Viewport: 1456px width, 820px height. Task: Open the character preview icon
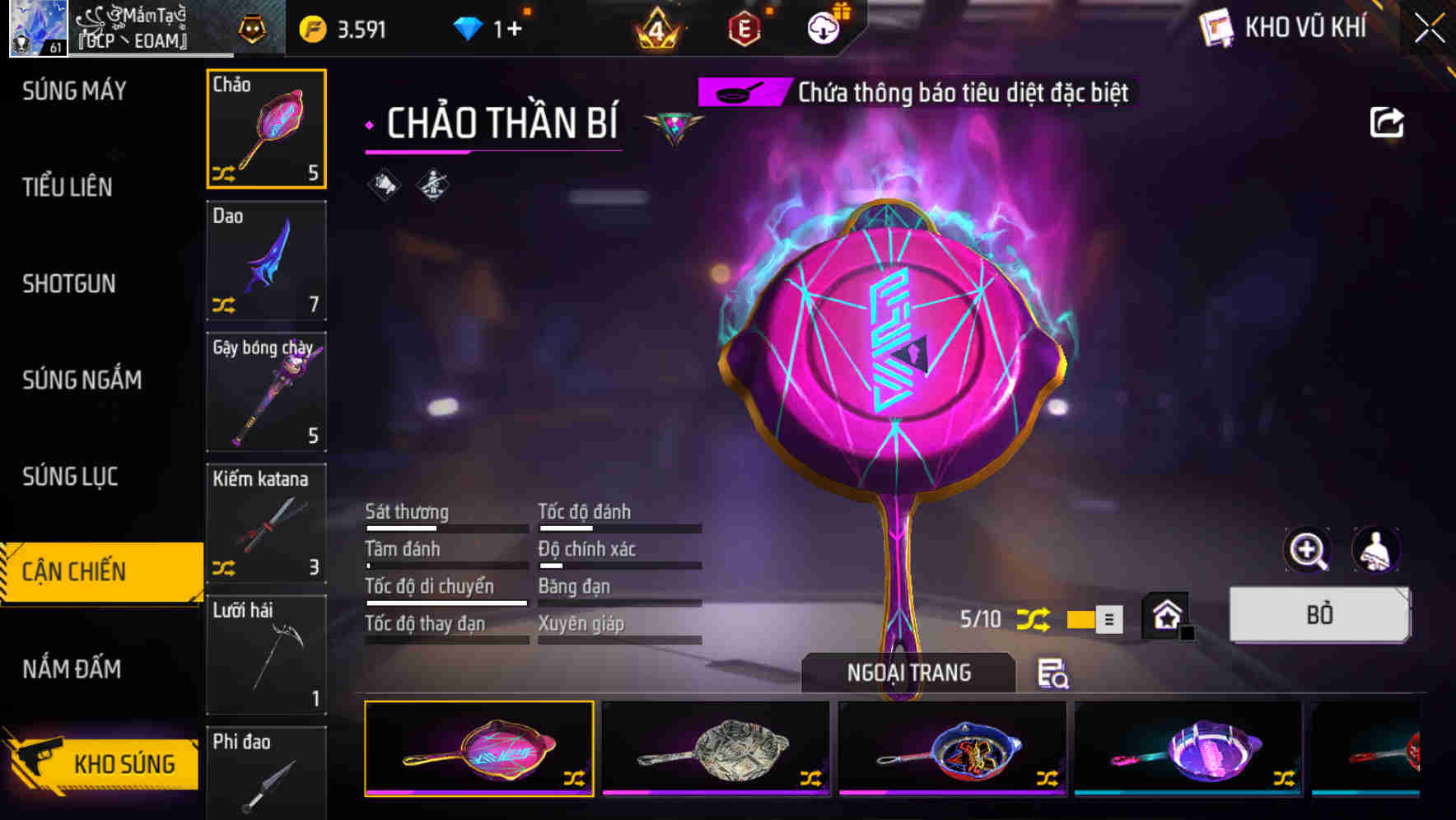click(x=1377, y=550)
